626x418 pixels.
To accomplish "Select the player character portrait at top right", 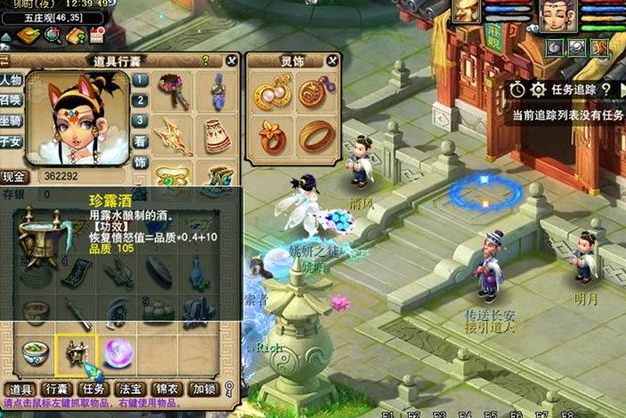I will point(557,14).
